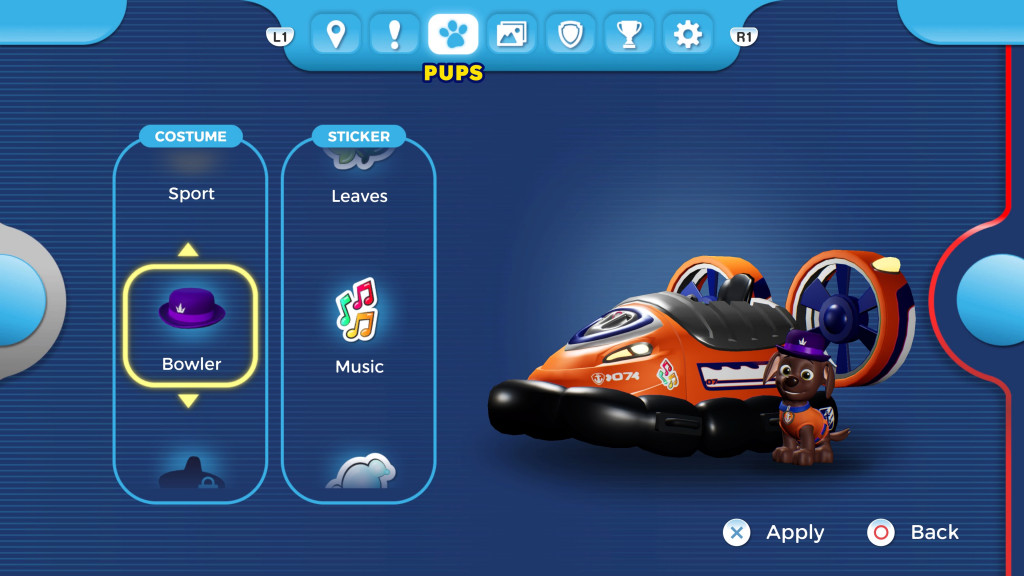Switch to the shield badge tab
Screen dimensions: 1024x576
pyautogui.click(x=570, y=34)
